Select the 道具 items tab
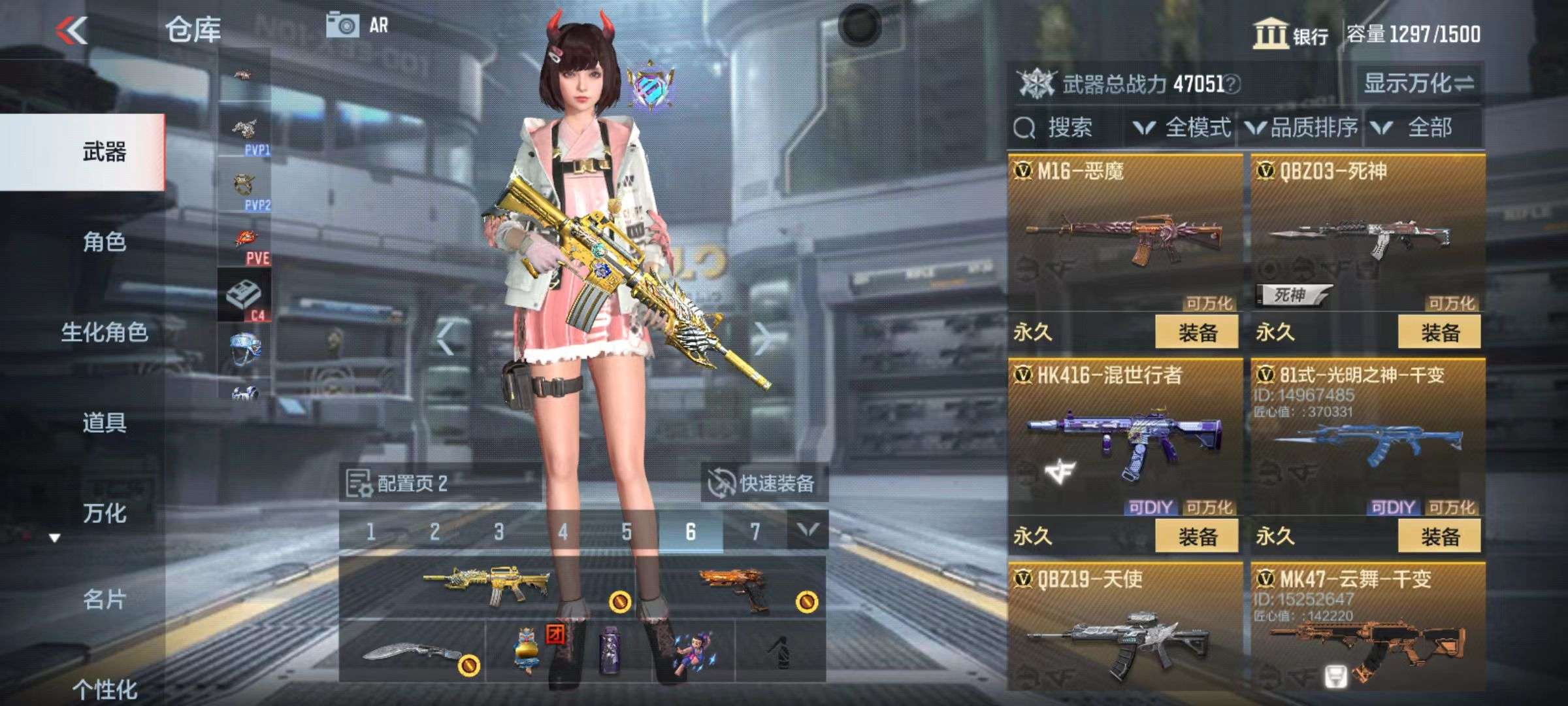Screen dimensions: 1568x706 pos(104,423)
